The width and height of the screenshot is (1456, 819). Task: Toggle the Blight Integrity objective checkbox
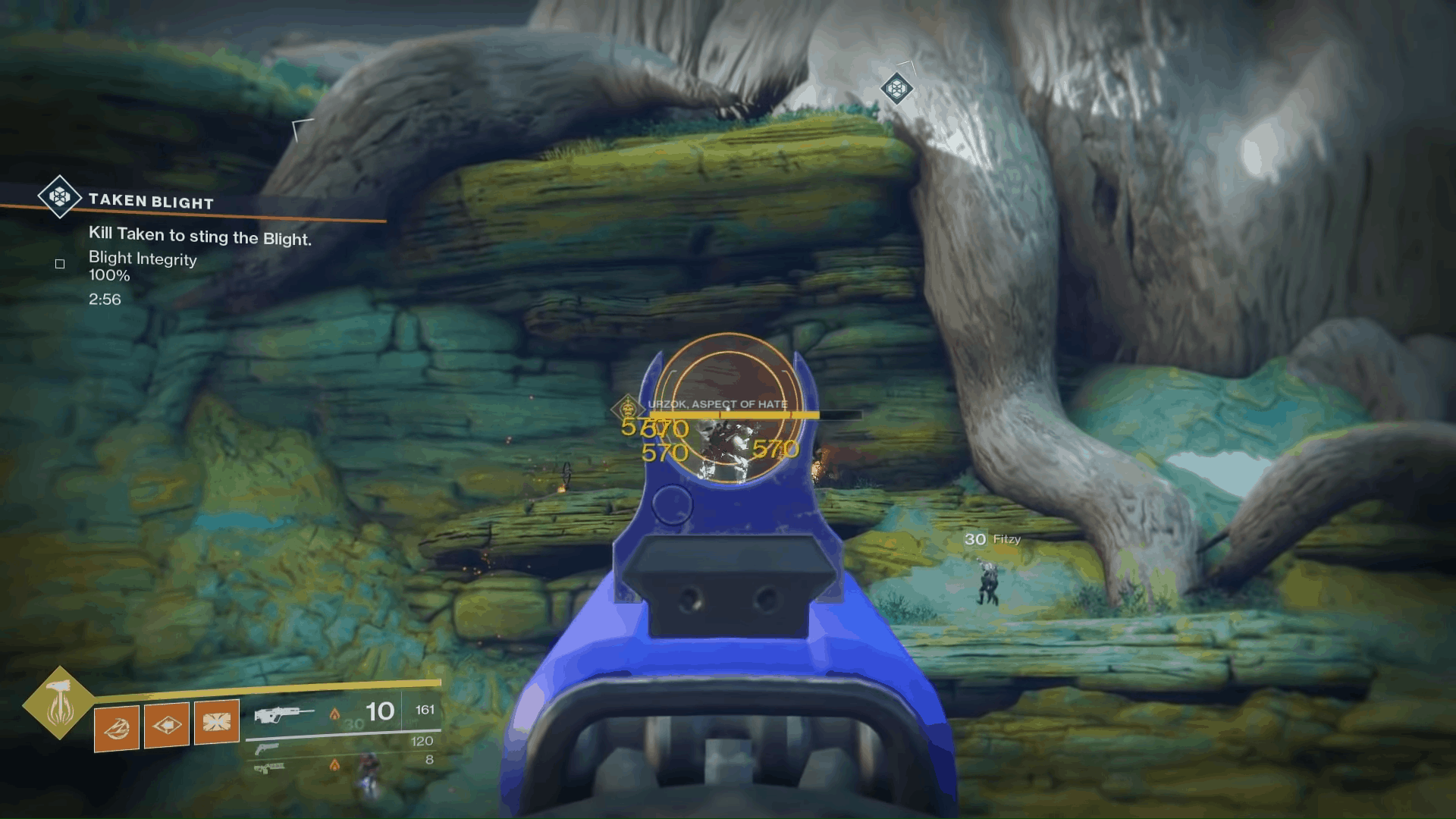tap(59, 264)
